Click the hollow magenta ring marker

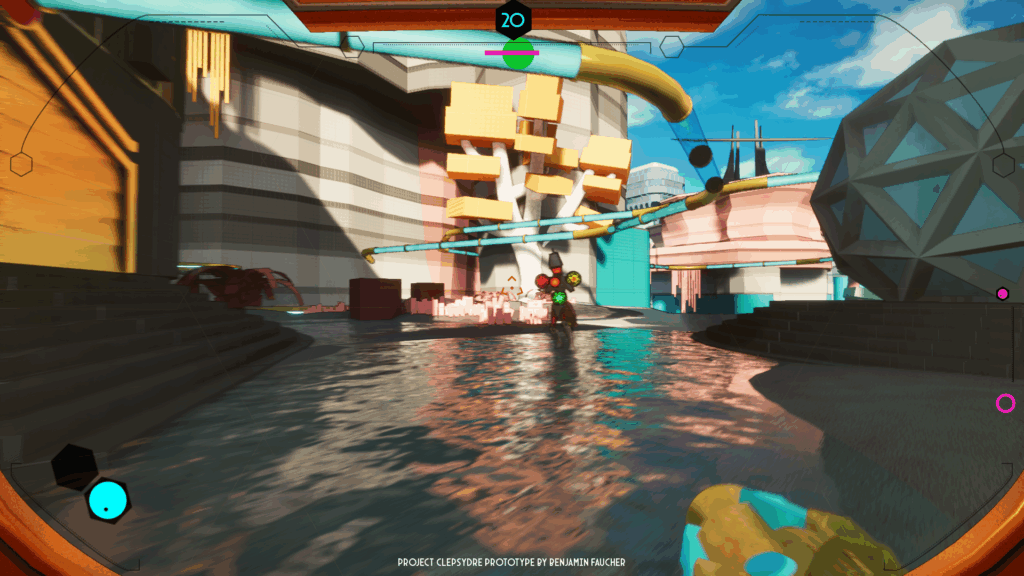(1005, 403)
